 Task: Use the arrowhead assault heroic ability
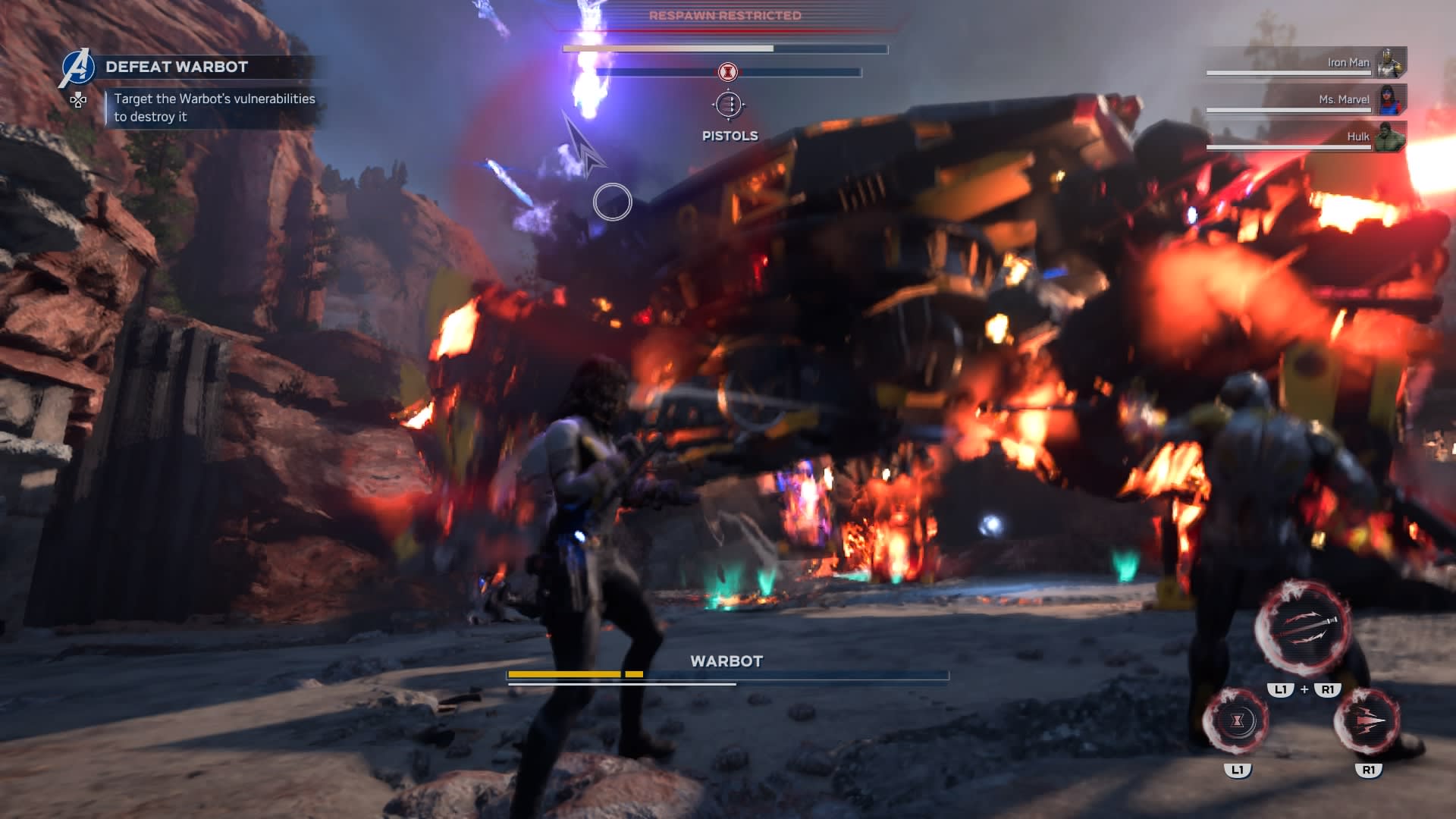point(1368,720)
